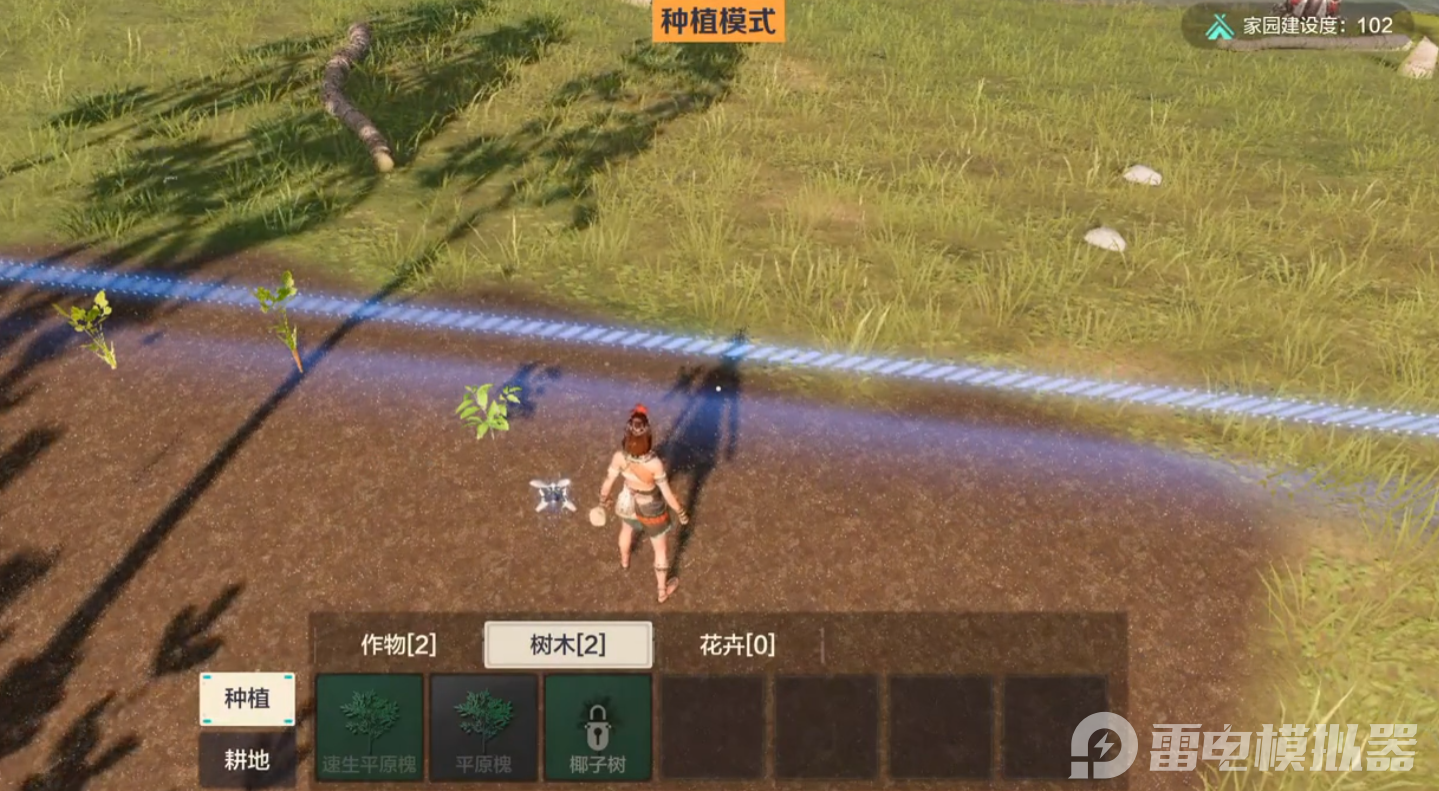Select the 速生平原槐 fast-growing tree seedling icon
The width and height of the screenshot is (1439, 791).
[367, 728]
